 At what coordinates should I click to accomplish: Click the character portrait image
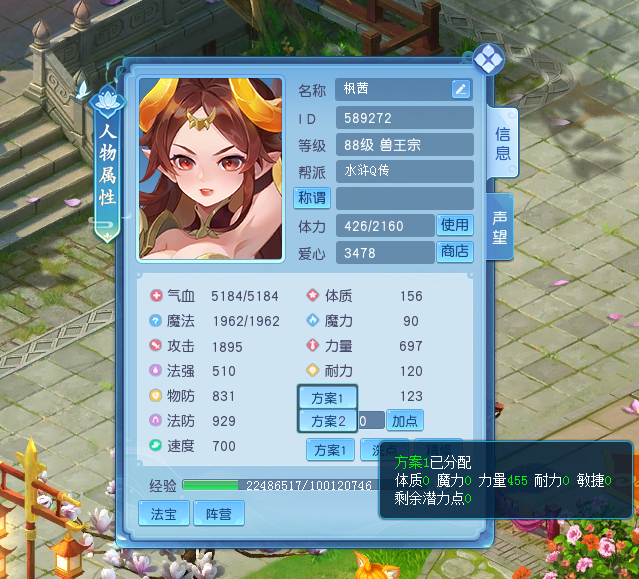pyautogui.click(x=210, y=170)
